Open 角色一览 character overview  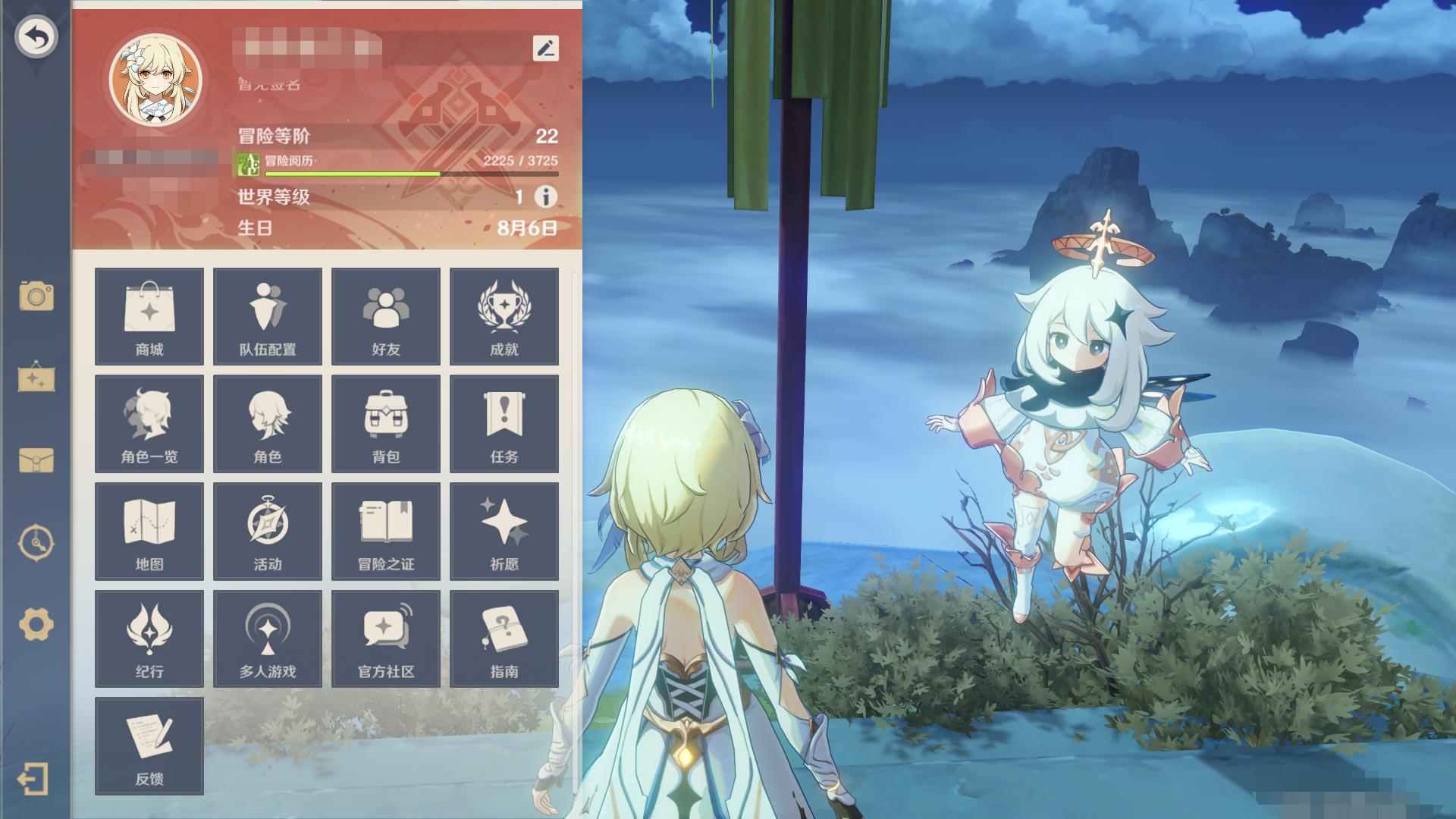tap(149, 424)
